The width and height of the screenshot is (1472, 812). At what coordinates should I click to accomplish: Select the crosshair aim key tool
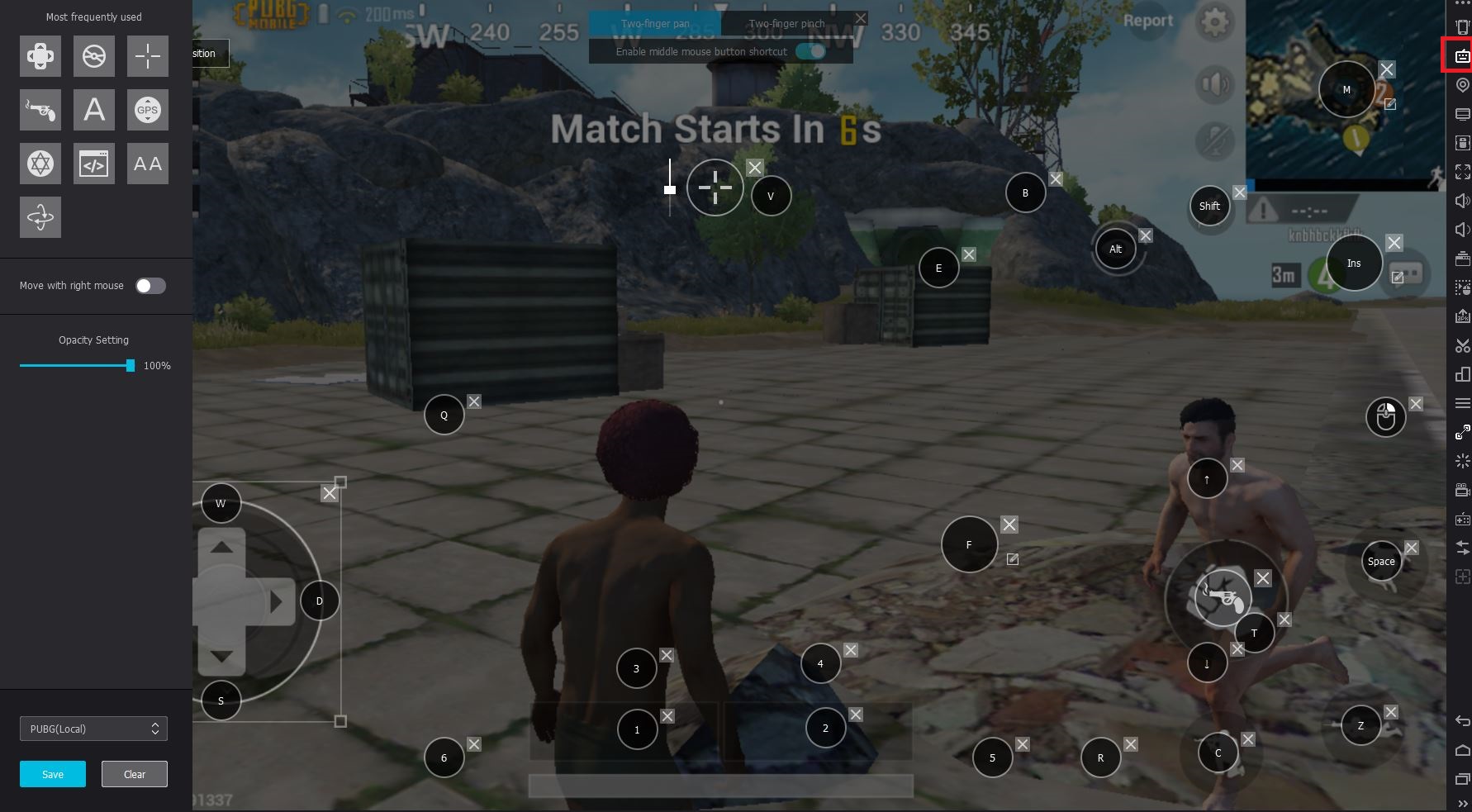click(x=147, y=56)
